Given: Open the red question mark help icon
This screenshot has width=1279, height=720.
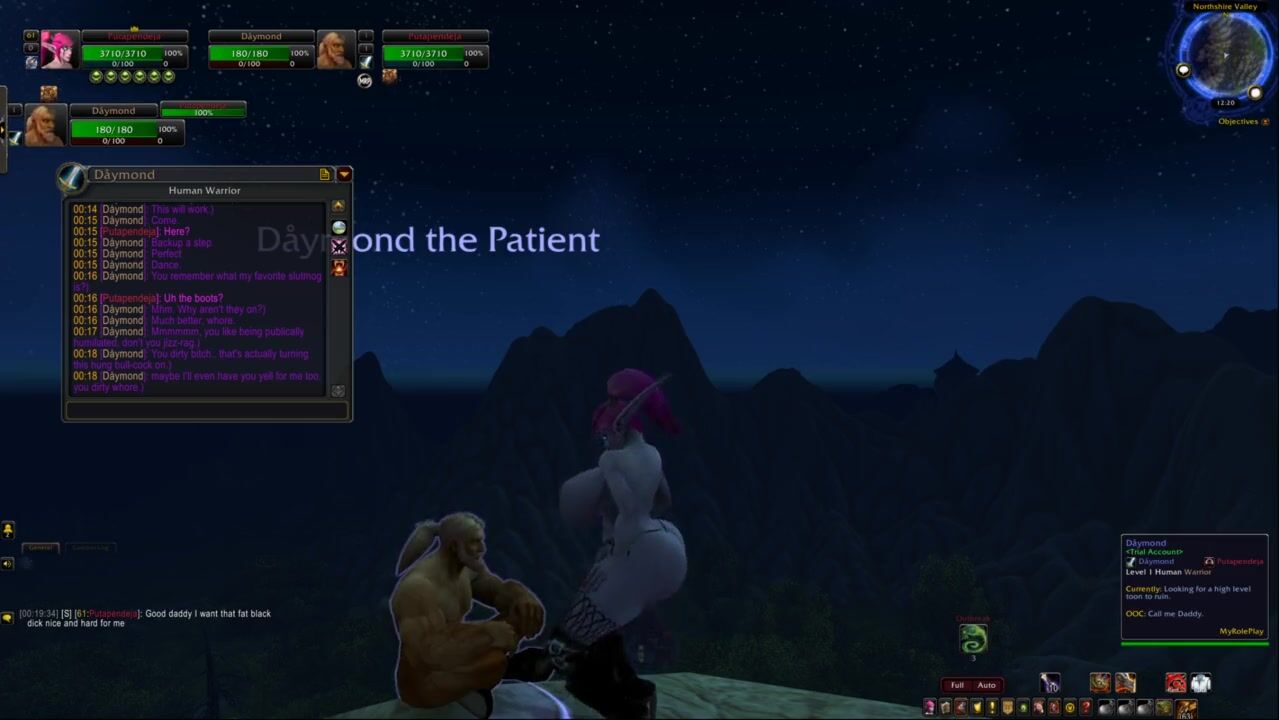Looking at the screenshot, I should tap(1085, 708).
